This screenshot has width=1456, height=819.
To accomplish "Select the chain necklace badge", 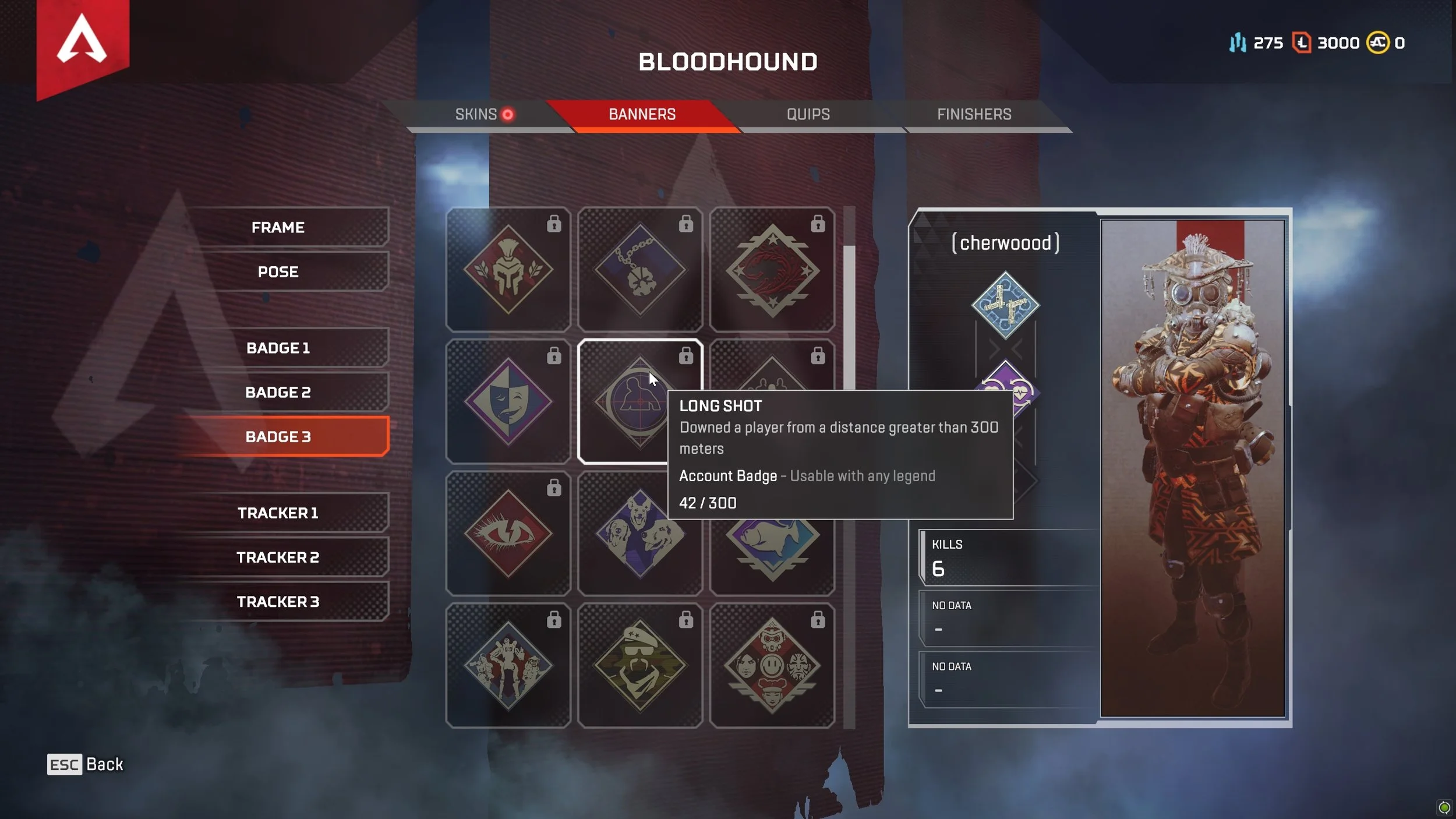I will [639, 269].
